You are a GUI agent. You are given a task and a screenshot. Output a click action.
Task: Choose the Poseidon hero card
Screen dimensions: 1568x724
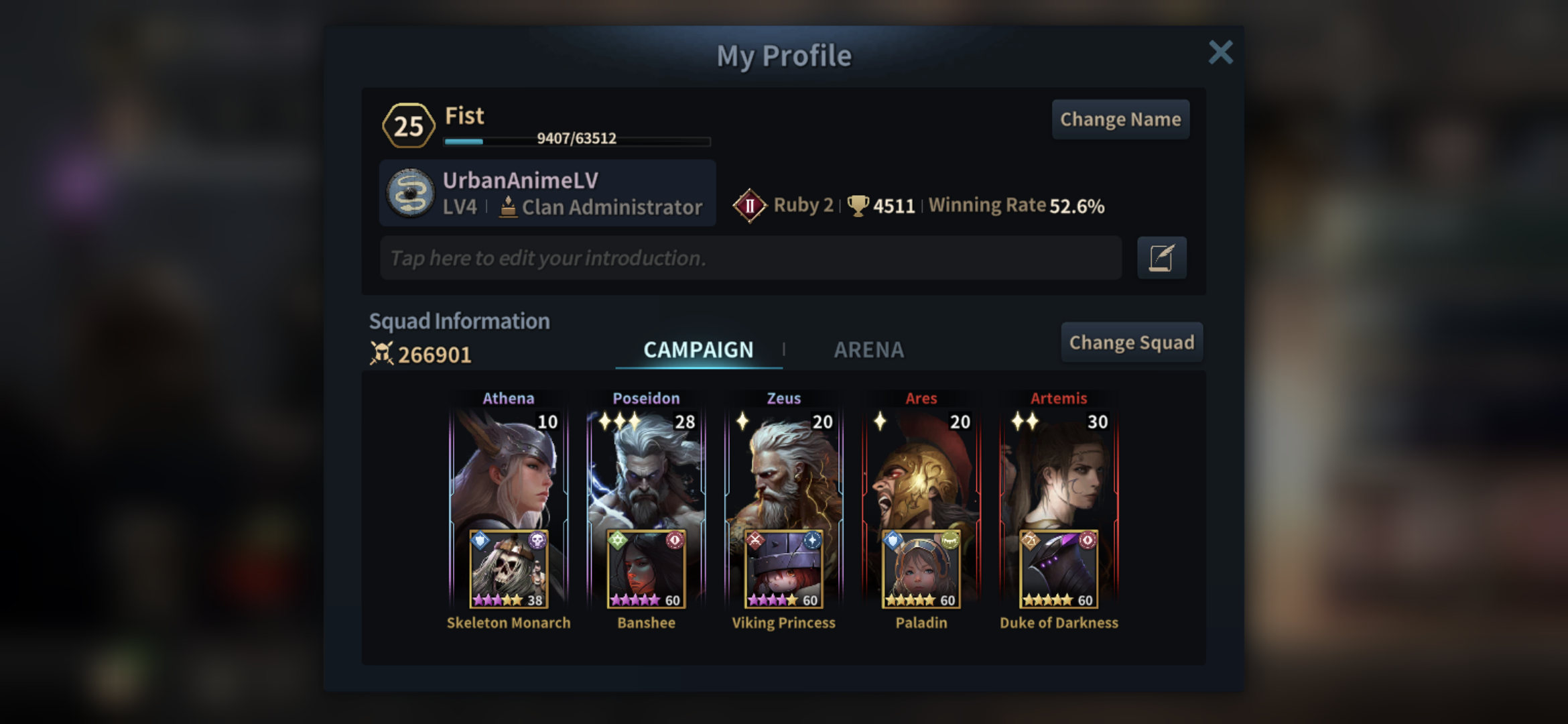click(646, 469)
